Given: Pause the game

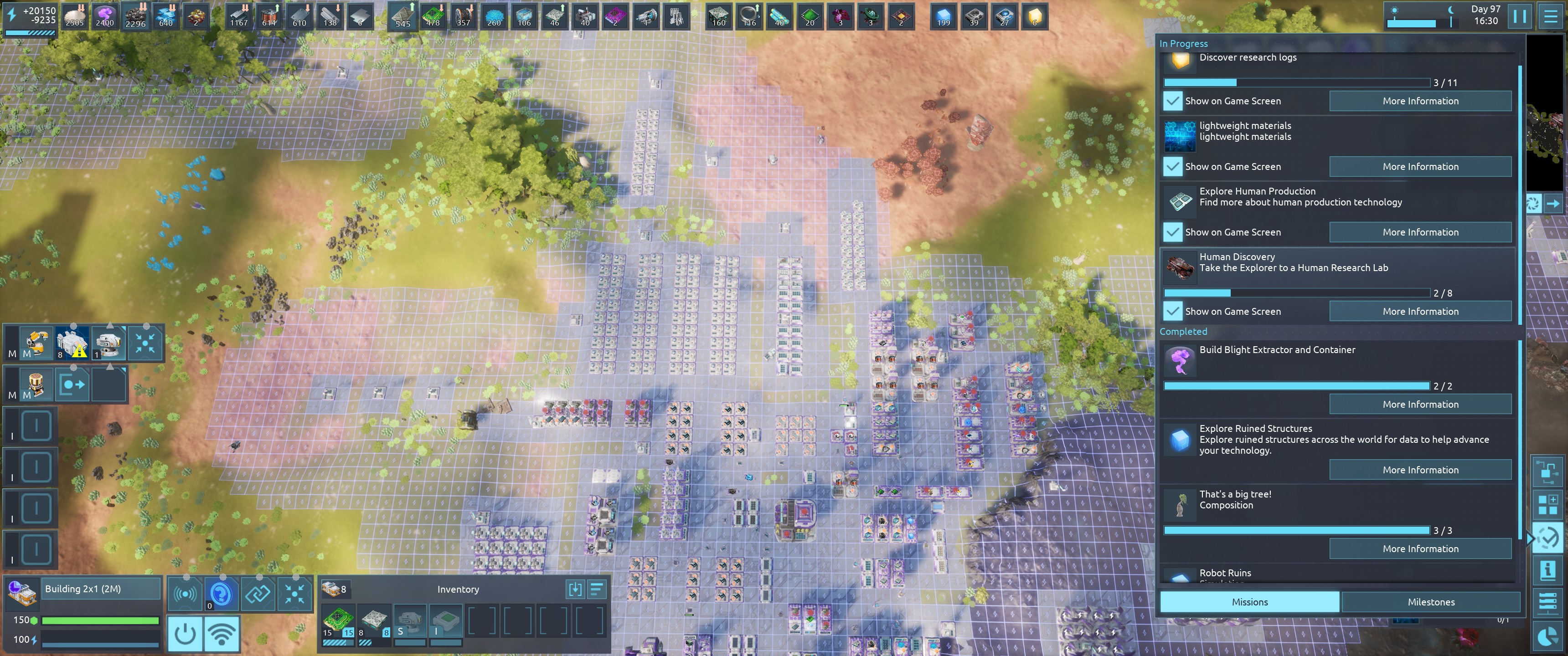Looking at the screenshot, I should [x=1519, y=16].
